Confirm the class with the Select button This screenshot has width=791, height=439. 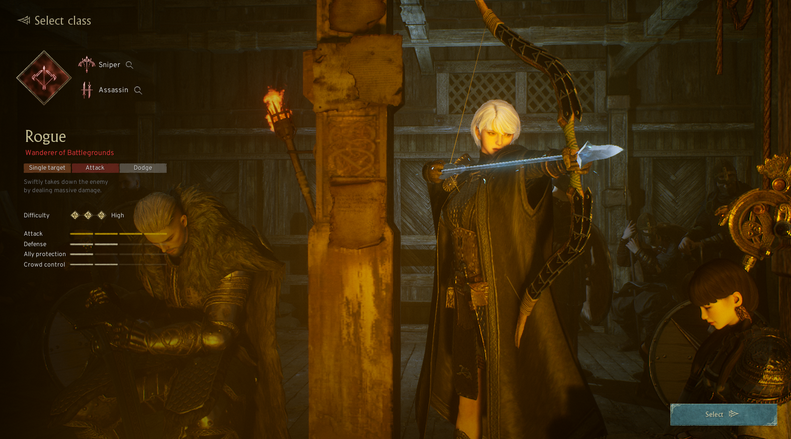point(723,414)
